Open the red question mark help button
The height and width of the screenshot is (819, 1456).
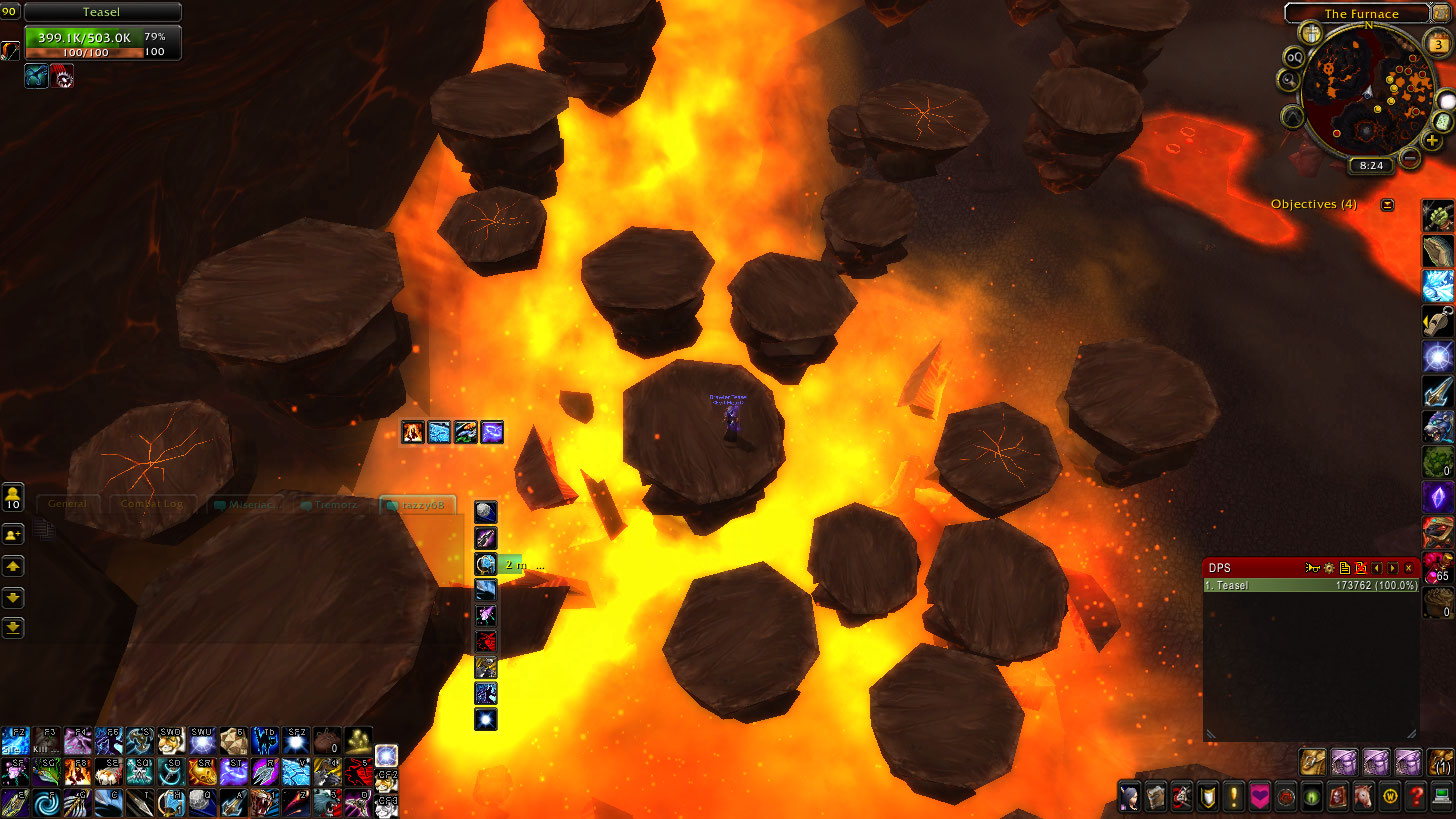[1415, 797]
